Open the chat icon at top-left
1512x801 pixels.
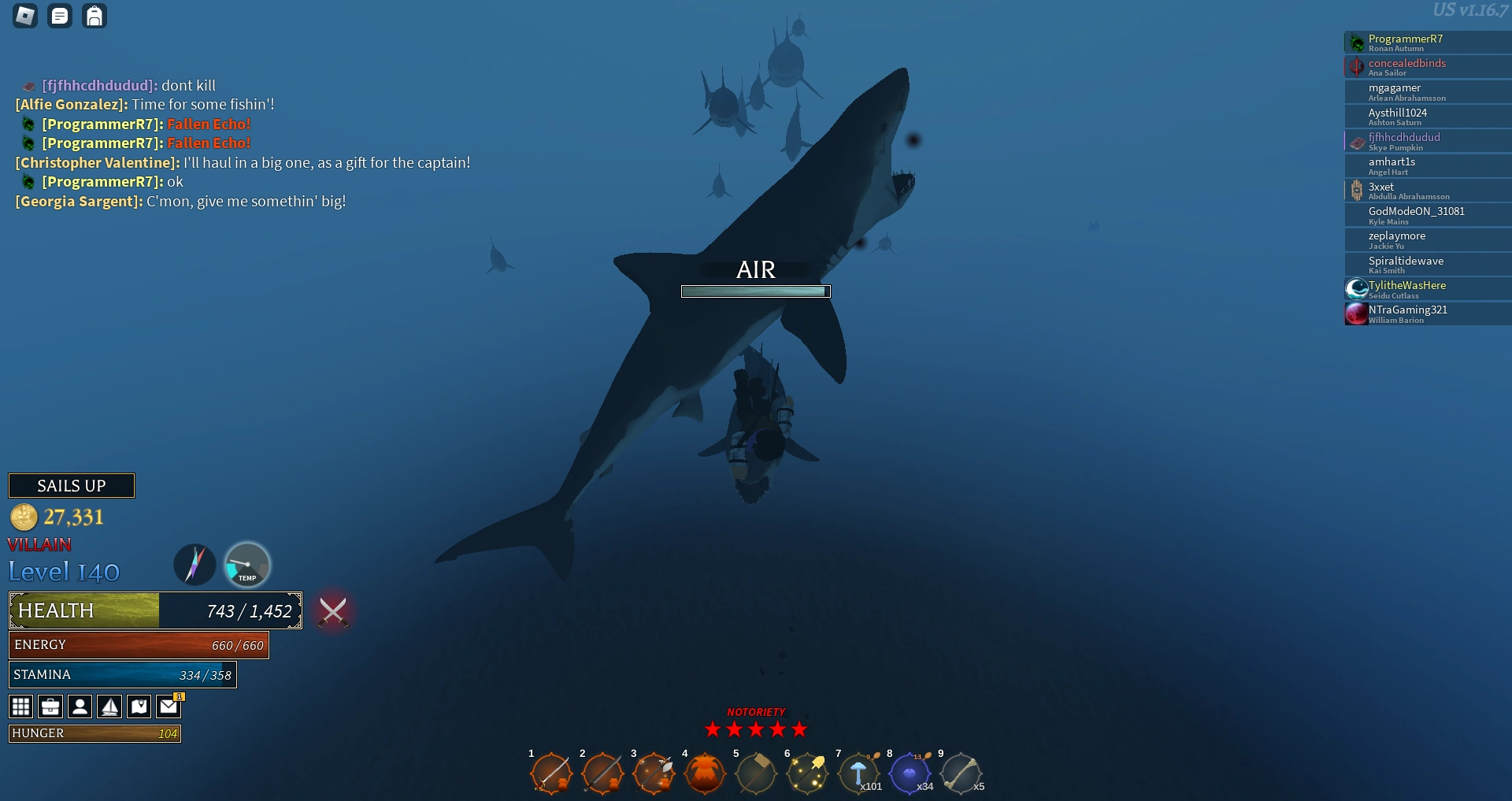click(x=60, y=15)
